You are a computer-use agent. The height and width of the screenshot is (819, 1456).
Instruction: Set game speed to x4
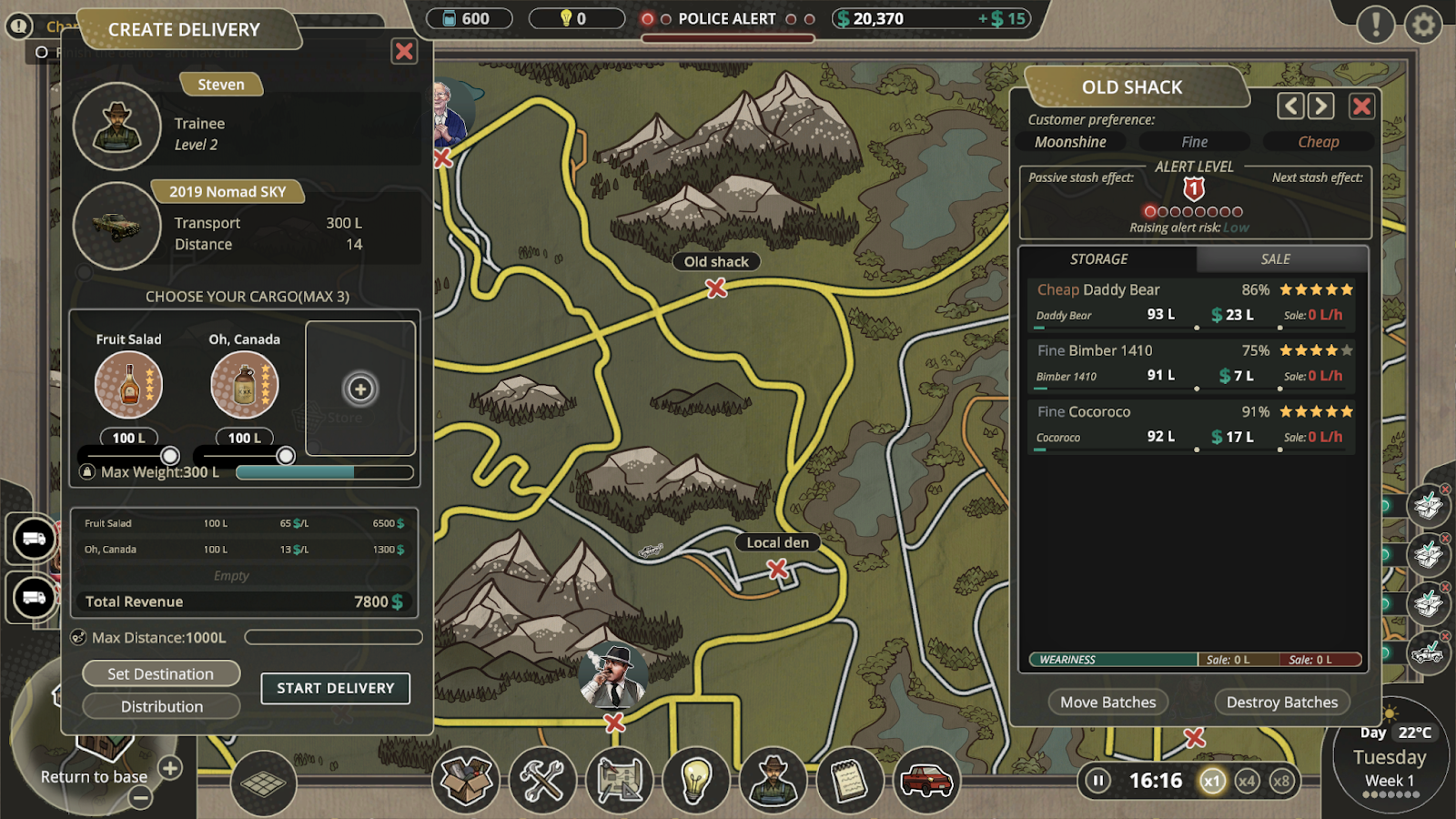click(x=1247, y=781)
